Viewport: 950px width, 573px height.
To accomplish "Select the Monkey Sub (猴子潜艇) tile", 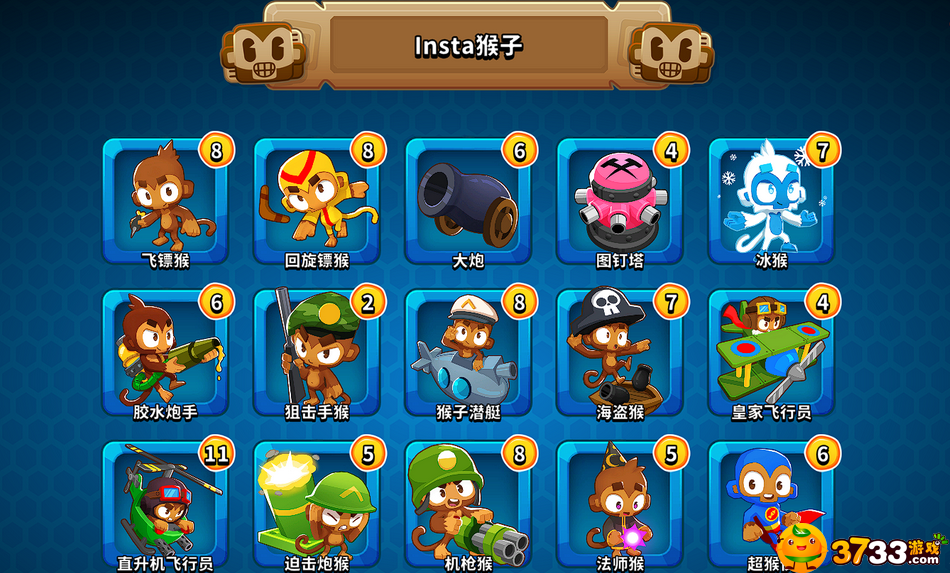I will (x=468, y=352).
